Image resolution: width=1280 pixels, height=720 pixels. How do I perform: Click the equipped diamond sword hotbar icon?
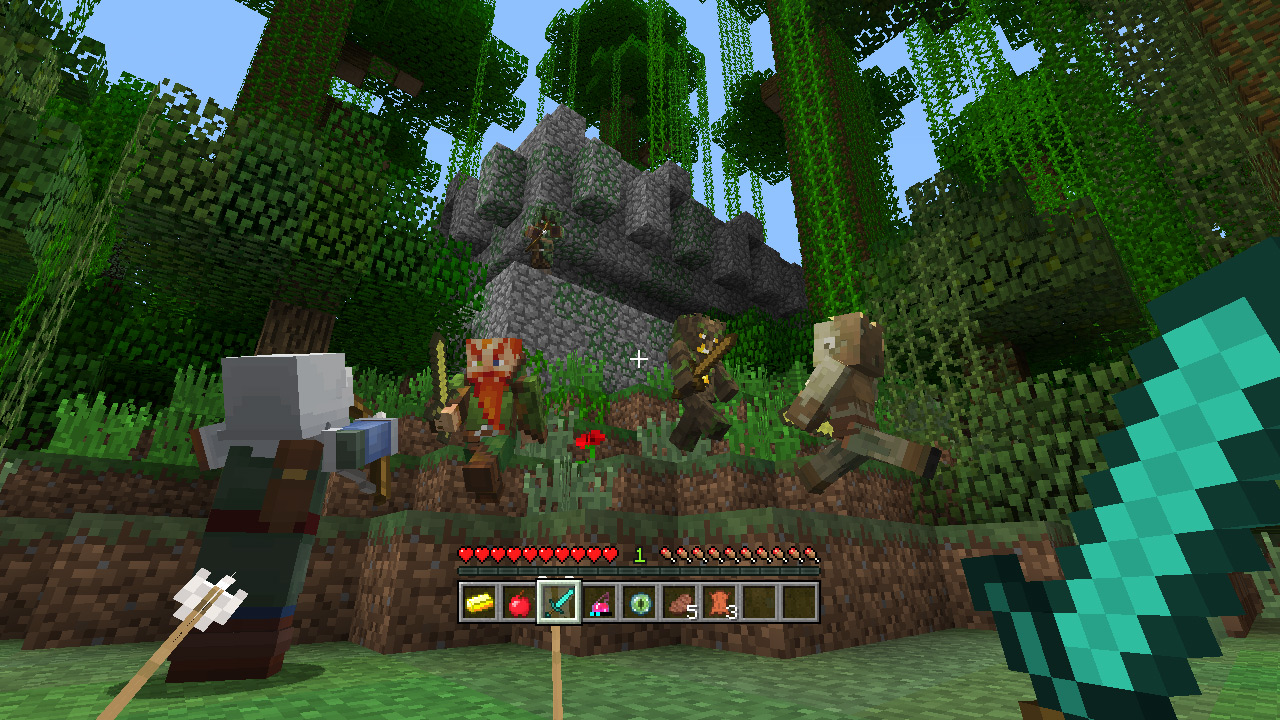(x=557, y=602)
